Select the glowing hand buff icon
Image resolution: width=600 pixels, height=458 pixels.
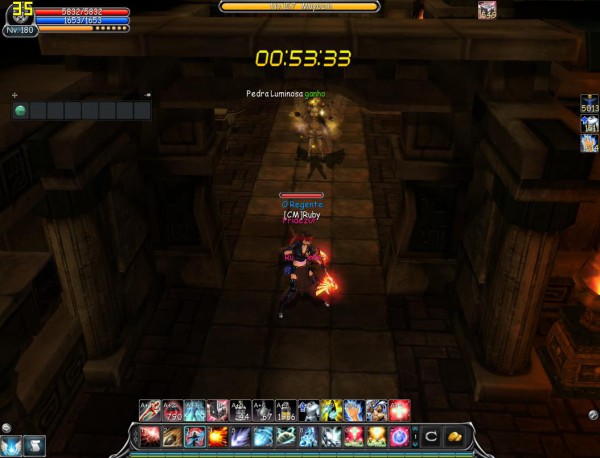(x=589, y=143)
